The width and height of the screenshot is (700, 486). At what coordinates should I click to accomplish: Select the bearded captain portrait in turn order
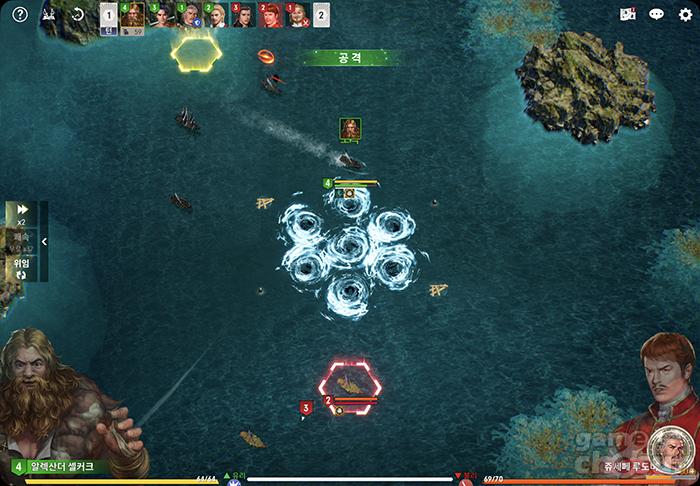[x=132, y=15]
